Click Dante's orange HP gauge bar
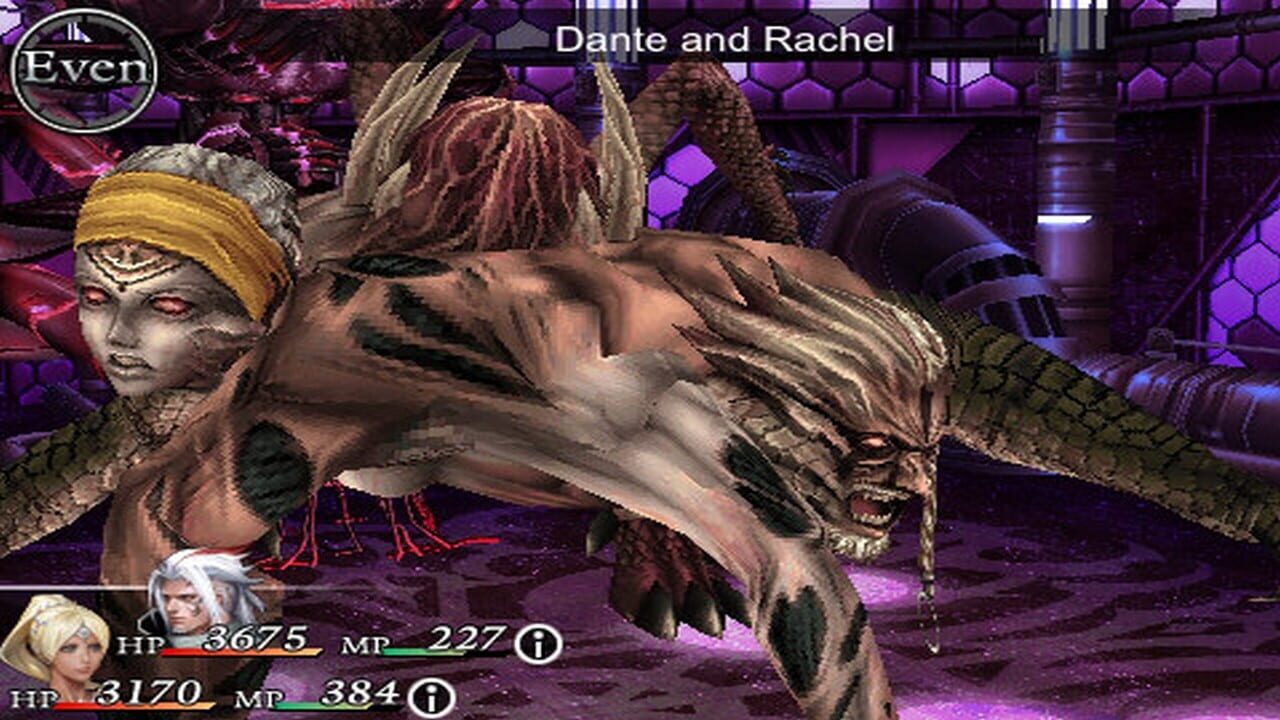1280x720 pixels. [x=240, y=651]
